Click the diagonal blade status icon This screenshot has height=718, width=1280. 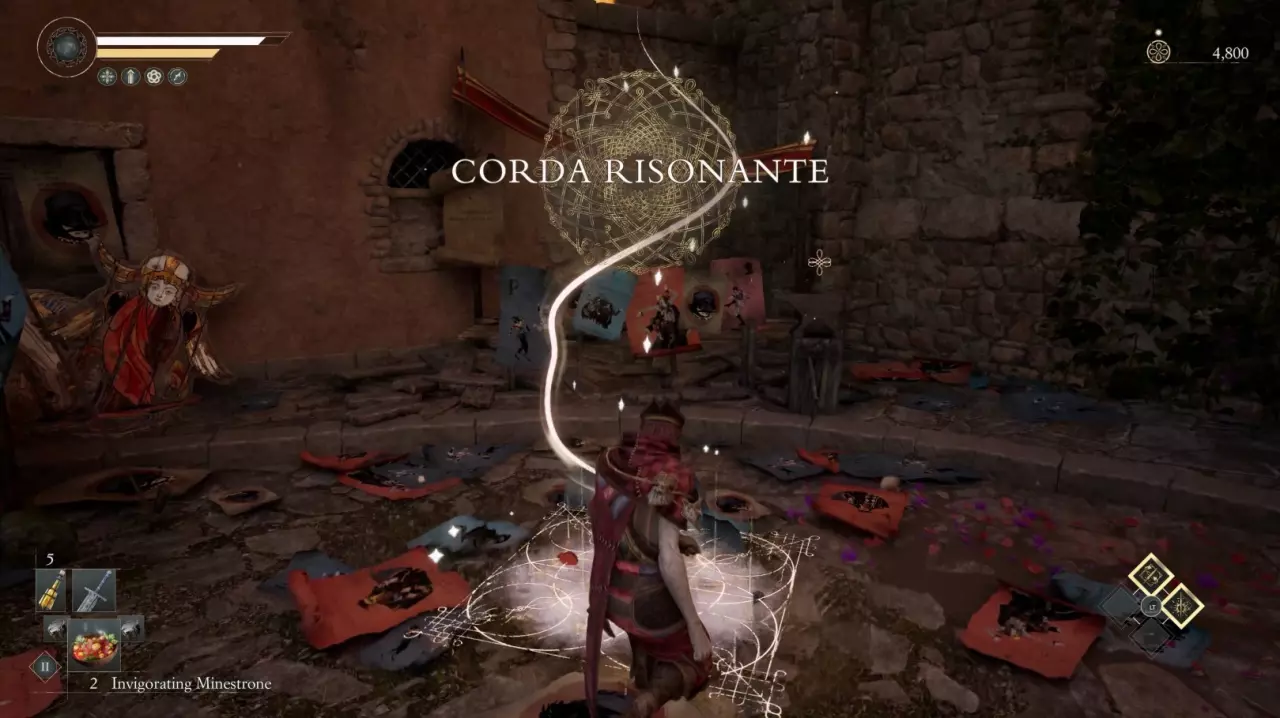pyautogui.click(x=178, y=76)
